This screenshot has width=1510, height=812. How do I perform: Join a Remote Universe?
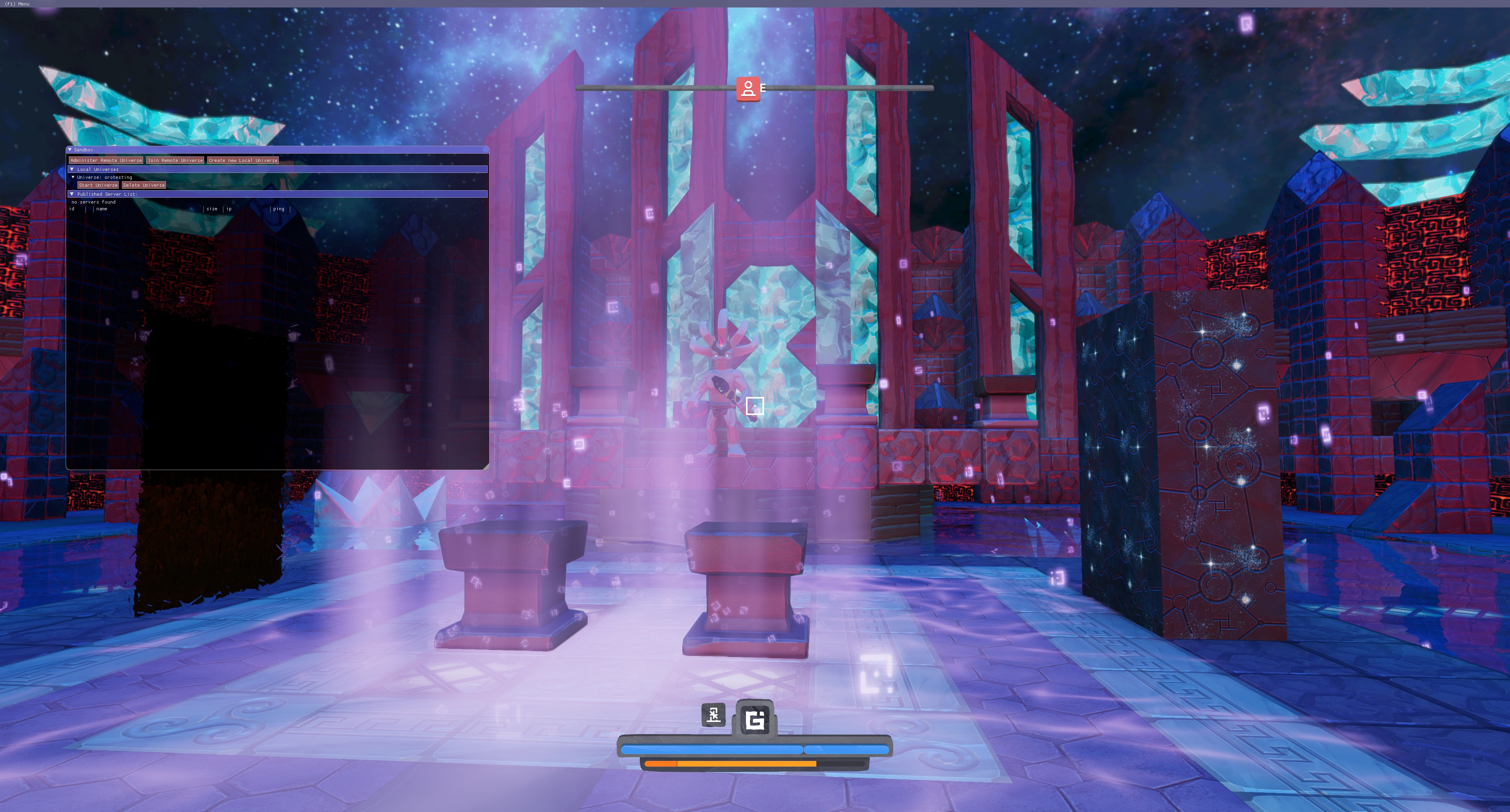(x=175, y=160)
